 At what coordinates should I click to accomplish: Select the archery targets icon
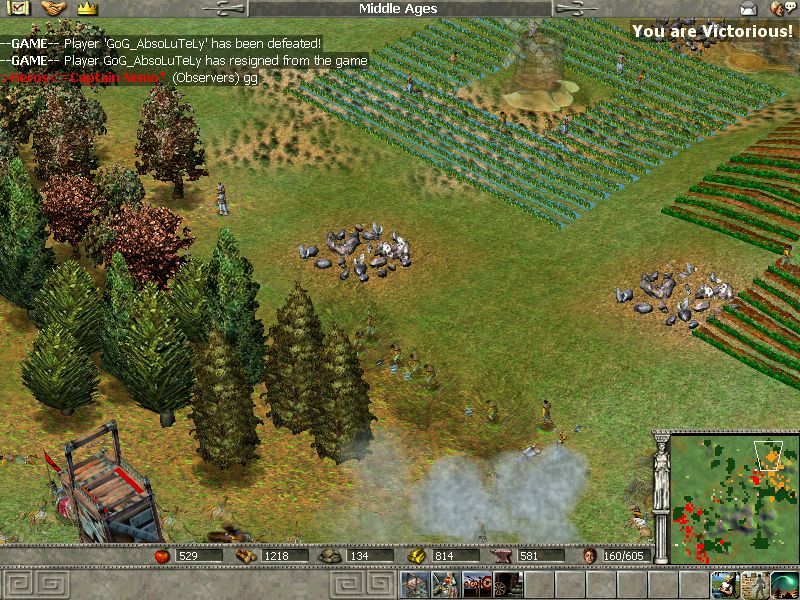point(477,585)
